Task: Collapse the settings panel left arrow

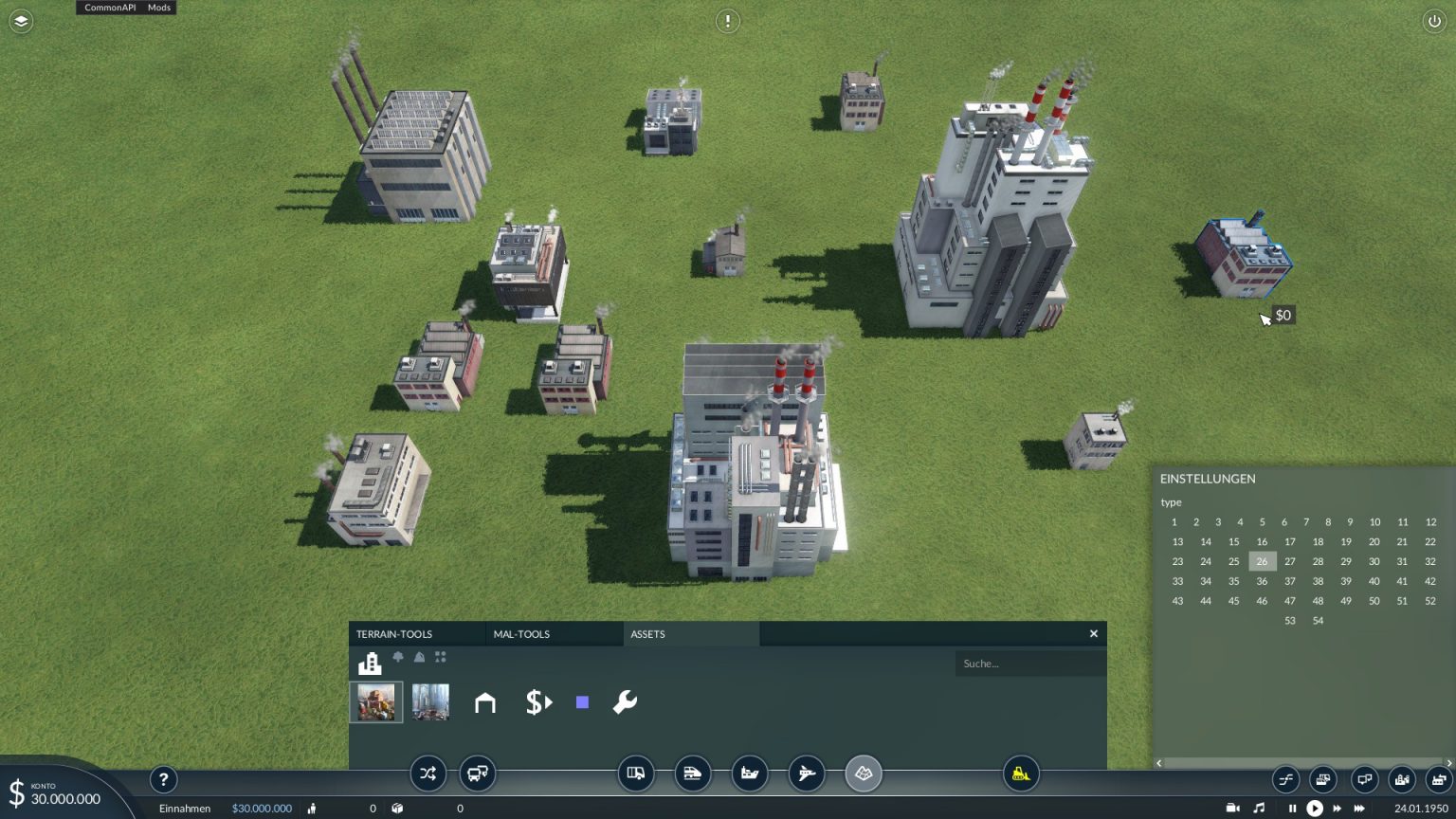Action: tap(1158, 762)
